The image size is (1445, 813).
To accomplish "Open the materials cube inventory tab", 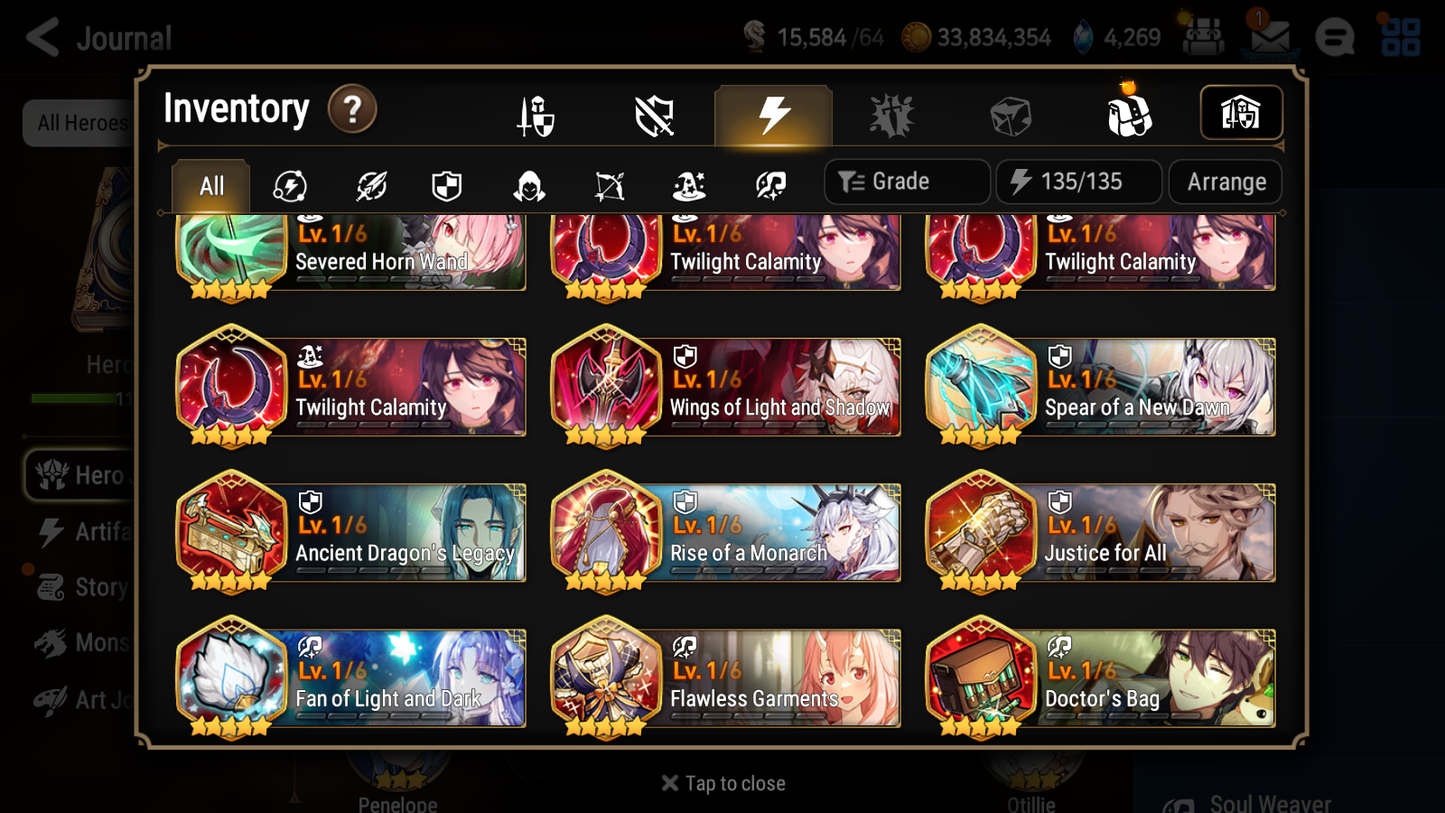I will (x=1010, y=114).
